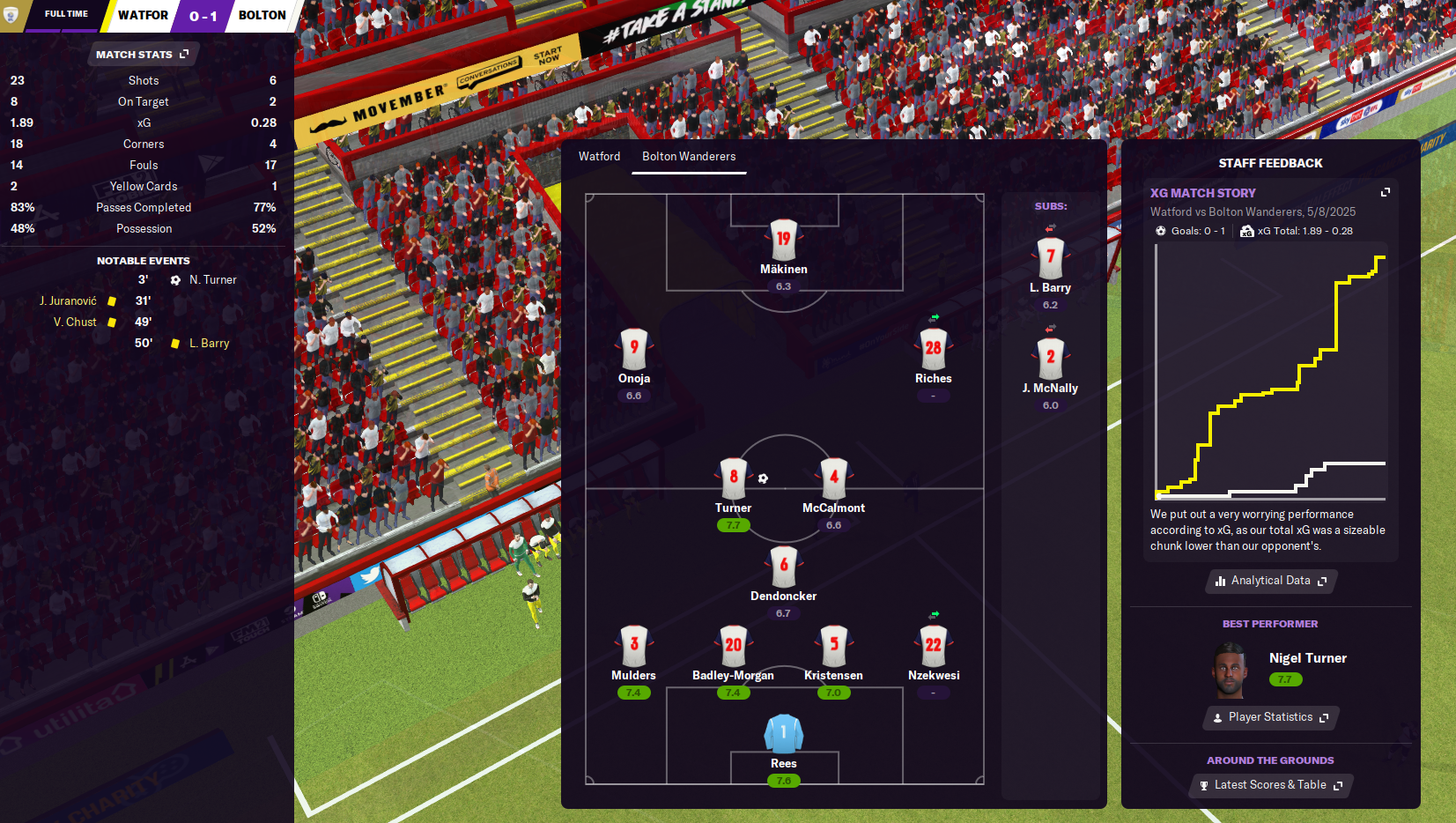Select substitute L. Barry
The width and height of the screenshot is (1456, 823).
click(1050, 258)
